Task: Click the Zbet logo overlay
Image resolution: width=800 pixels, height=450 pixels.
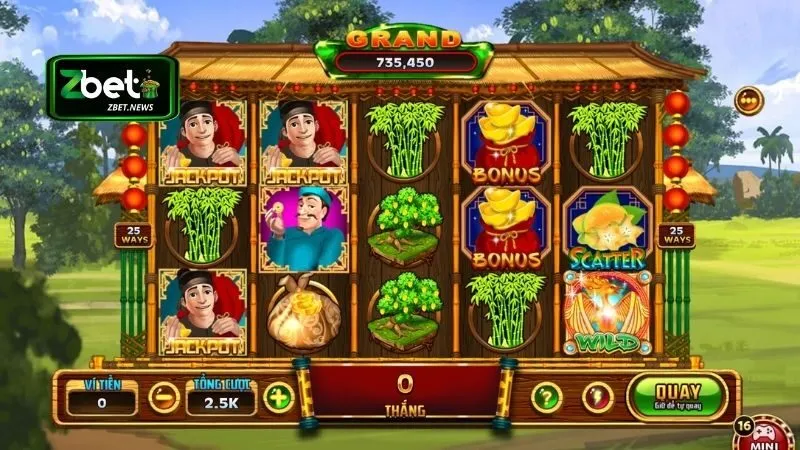Action: tap(113, 87)
